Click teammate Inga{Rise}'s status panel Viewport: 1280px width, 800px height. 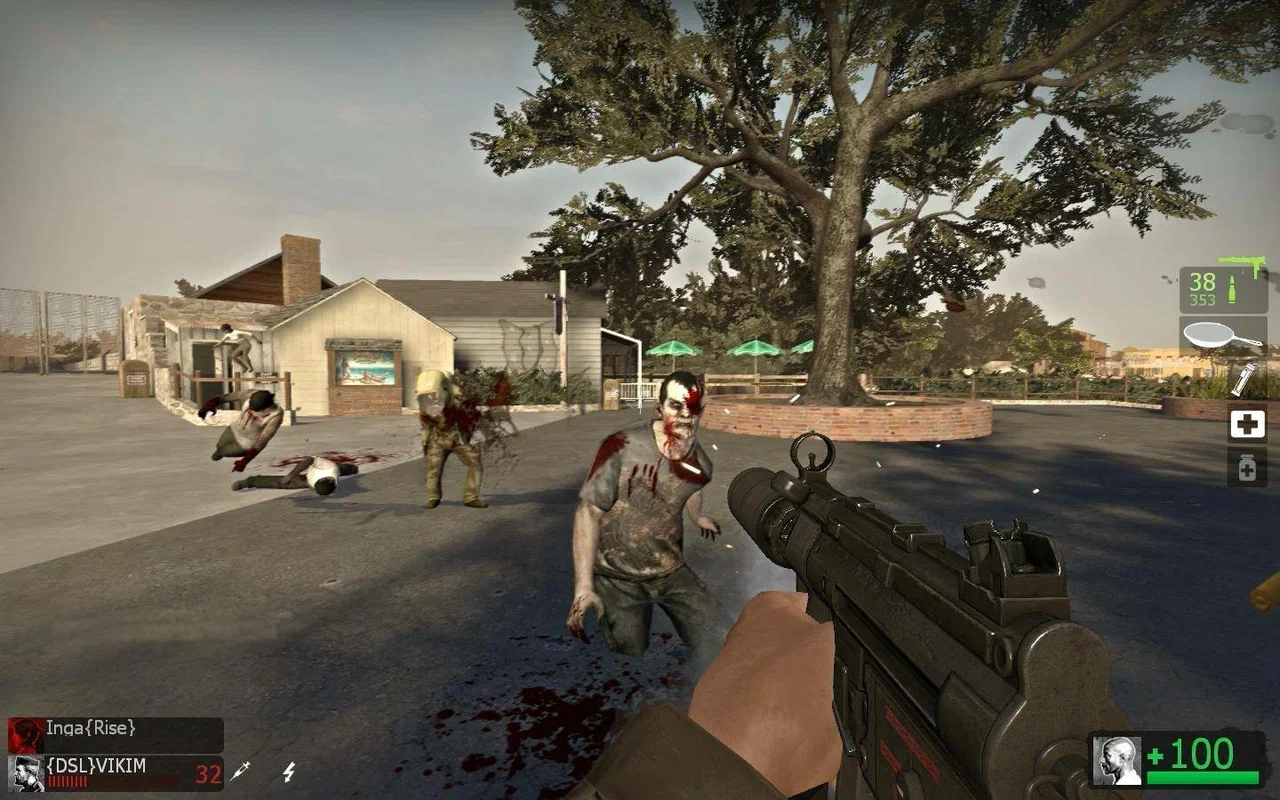pyautogui.click(x=115, y=733)
